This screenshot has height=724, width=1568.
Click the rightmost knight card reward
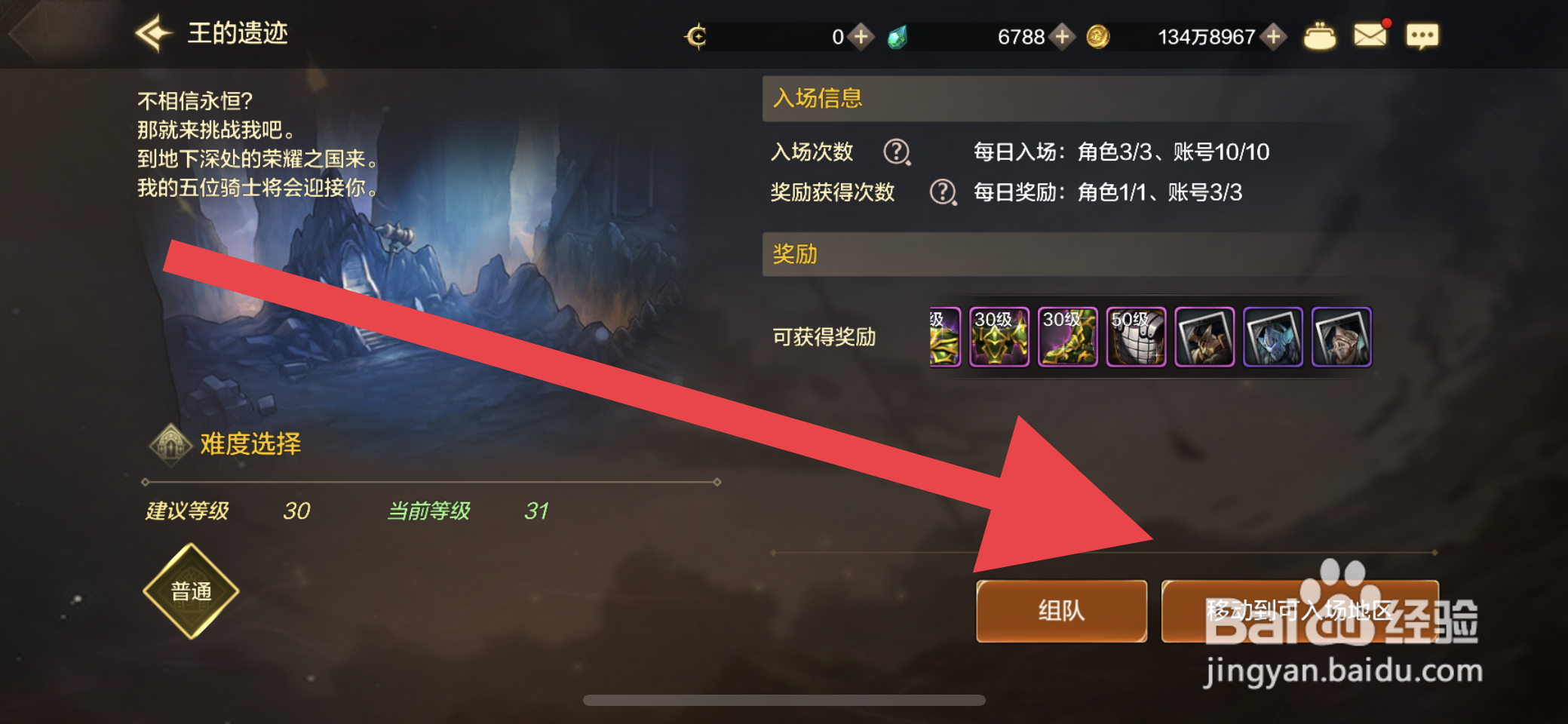[x=1342, y=337]
